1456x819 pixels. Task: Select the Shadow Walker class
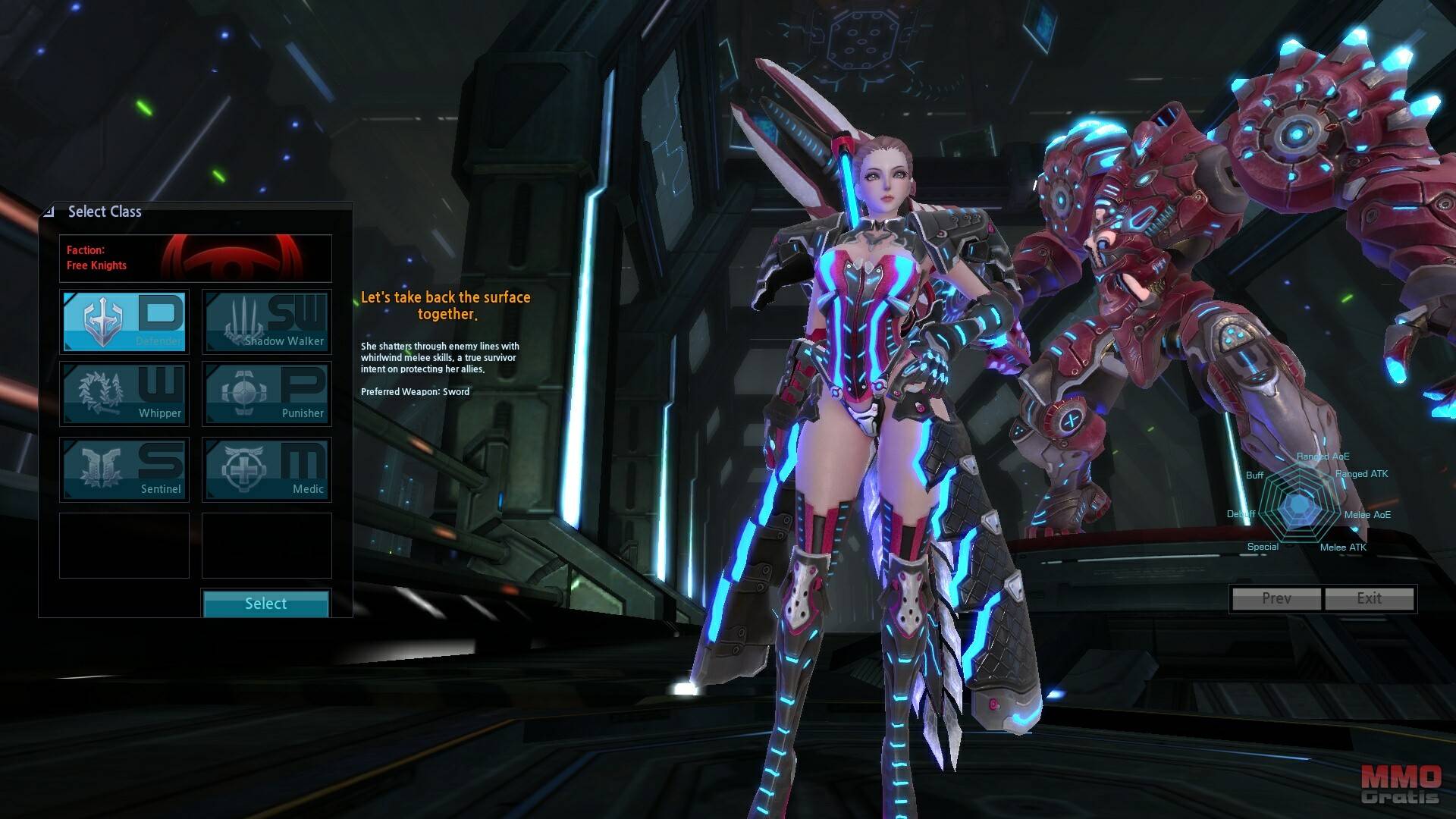tap(267, 321)
